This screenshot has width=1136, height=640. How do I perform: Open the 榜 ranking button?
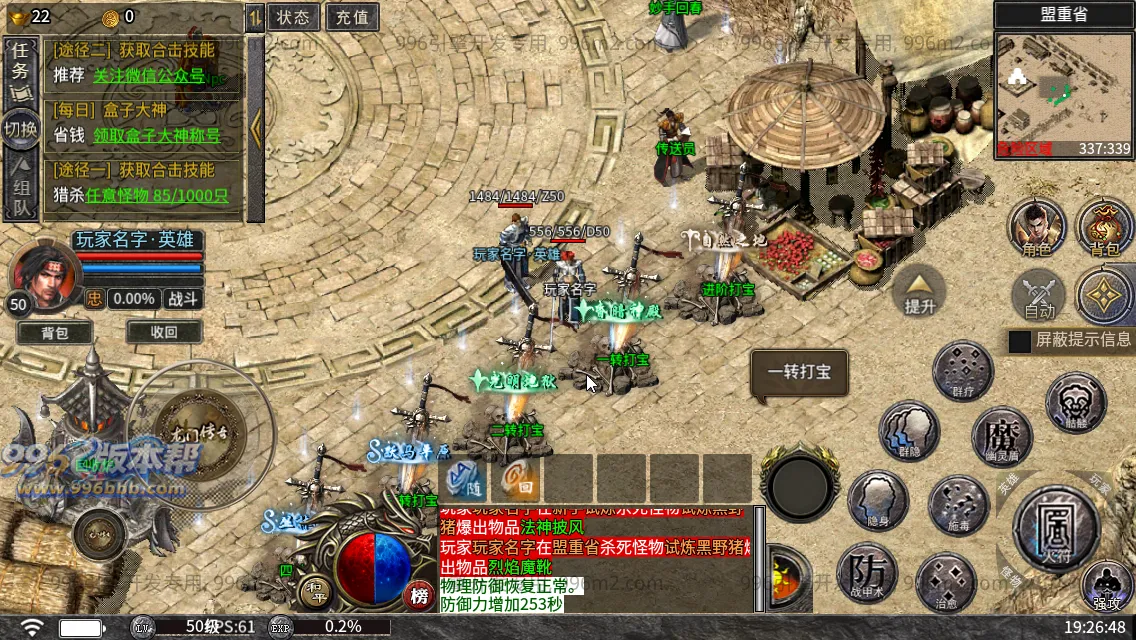(x=420, y=596)
